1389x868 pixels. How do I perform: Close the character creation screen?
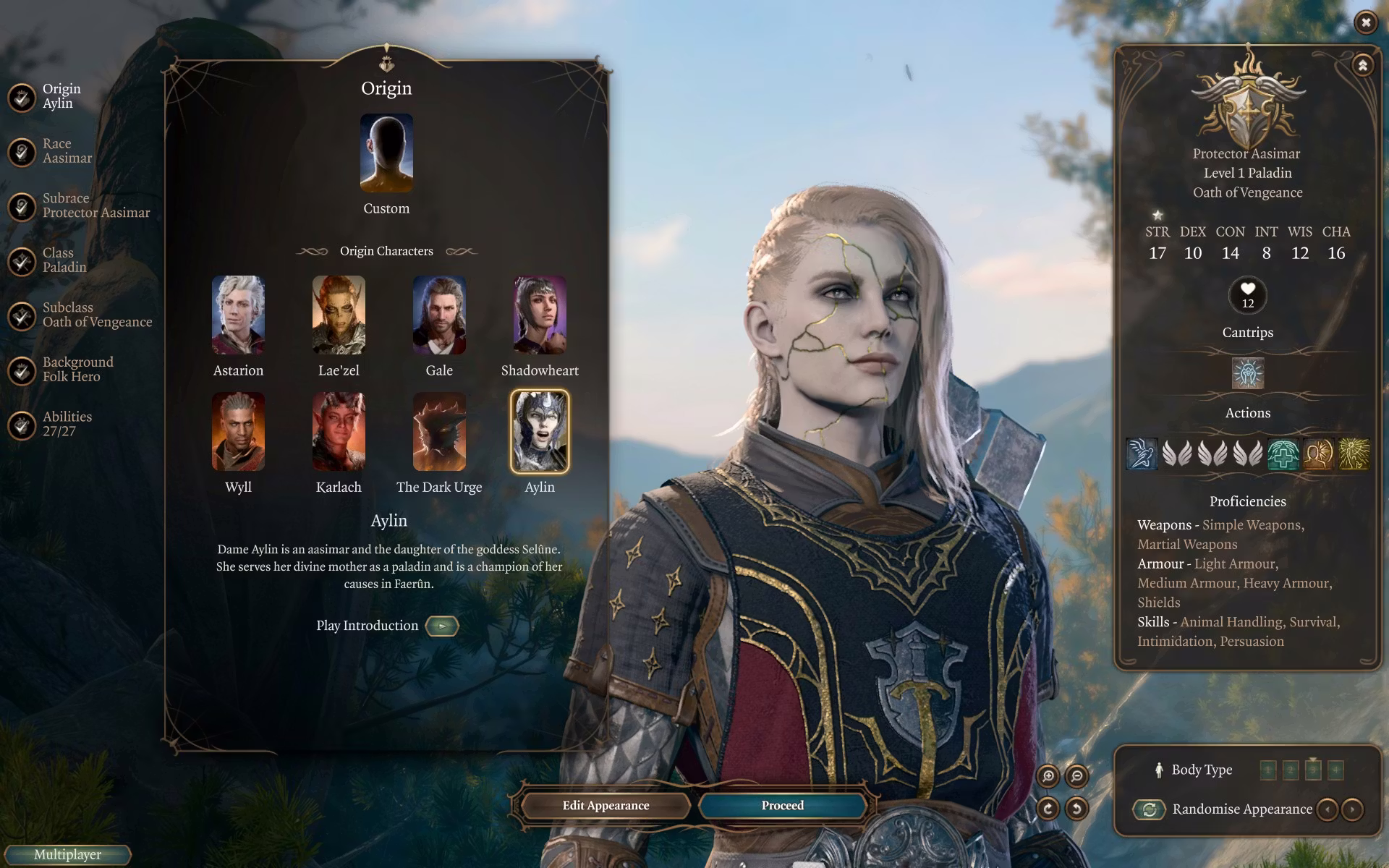tap(1365, 23)
